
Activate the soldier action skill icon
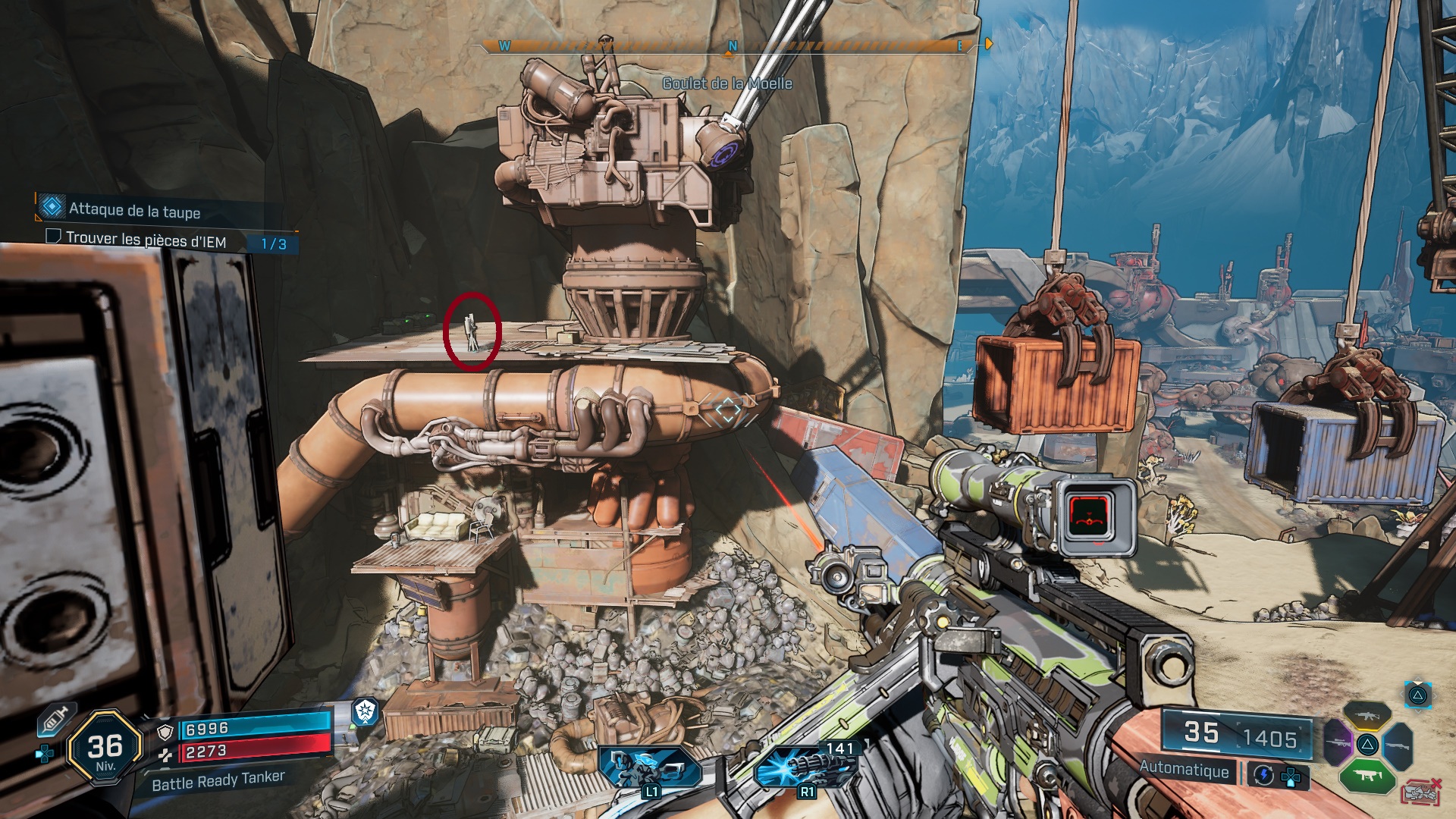tap(649, 767)
